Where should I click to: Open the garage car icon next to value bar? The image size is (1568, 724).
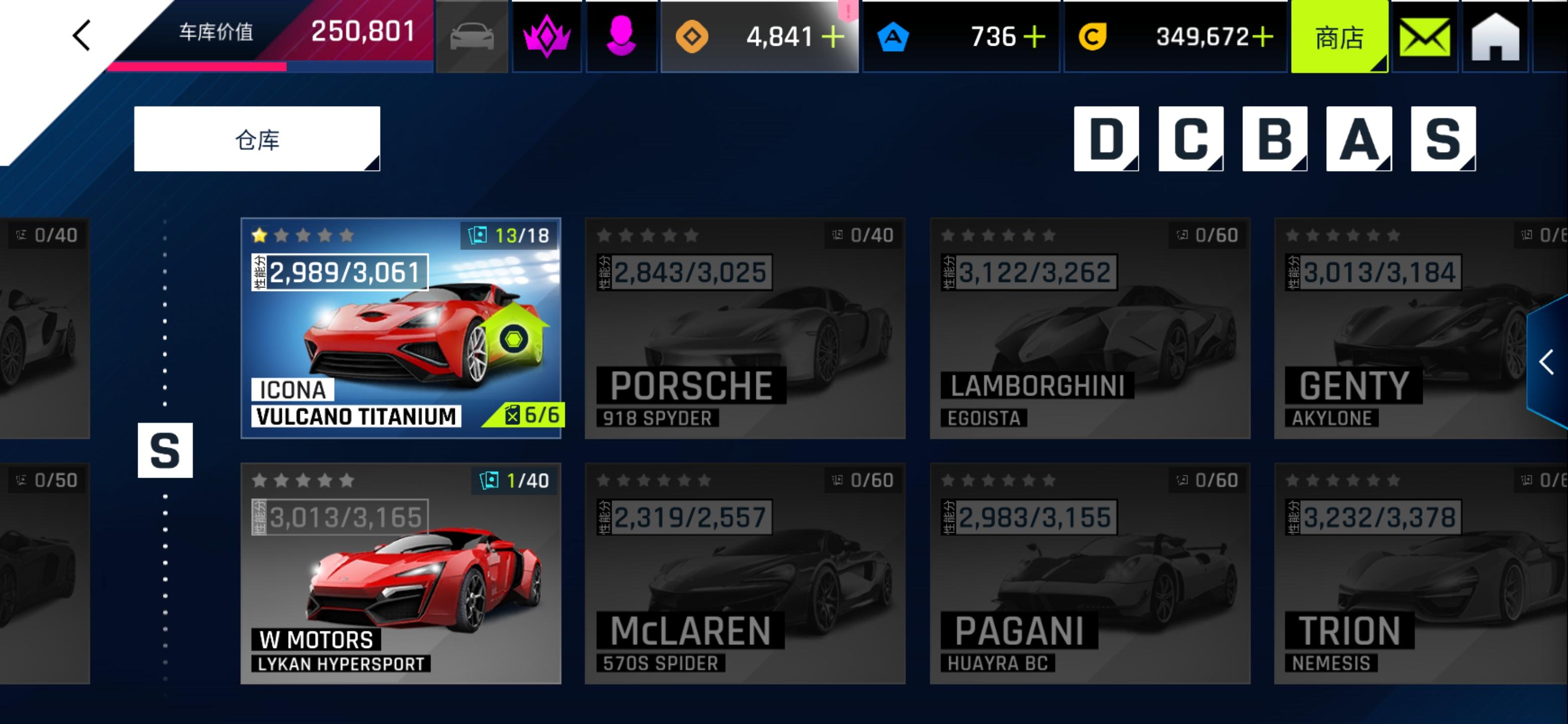(473, 37)
